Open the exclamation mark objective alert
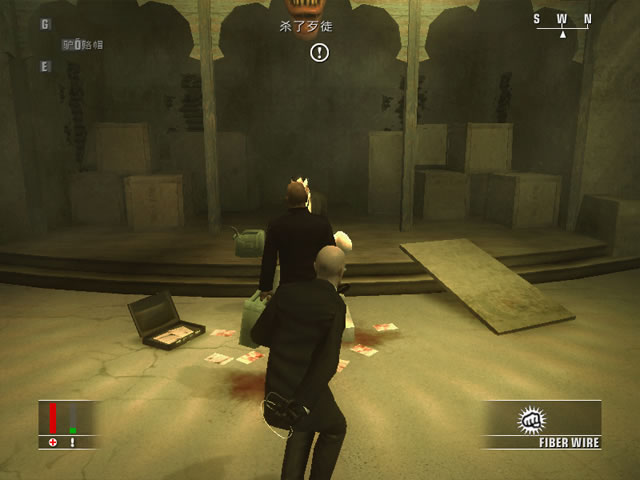The width and height of the screenshot is (640, 480). point(319,52)
